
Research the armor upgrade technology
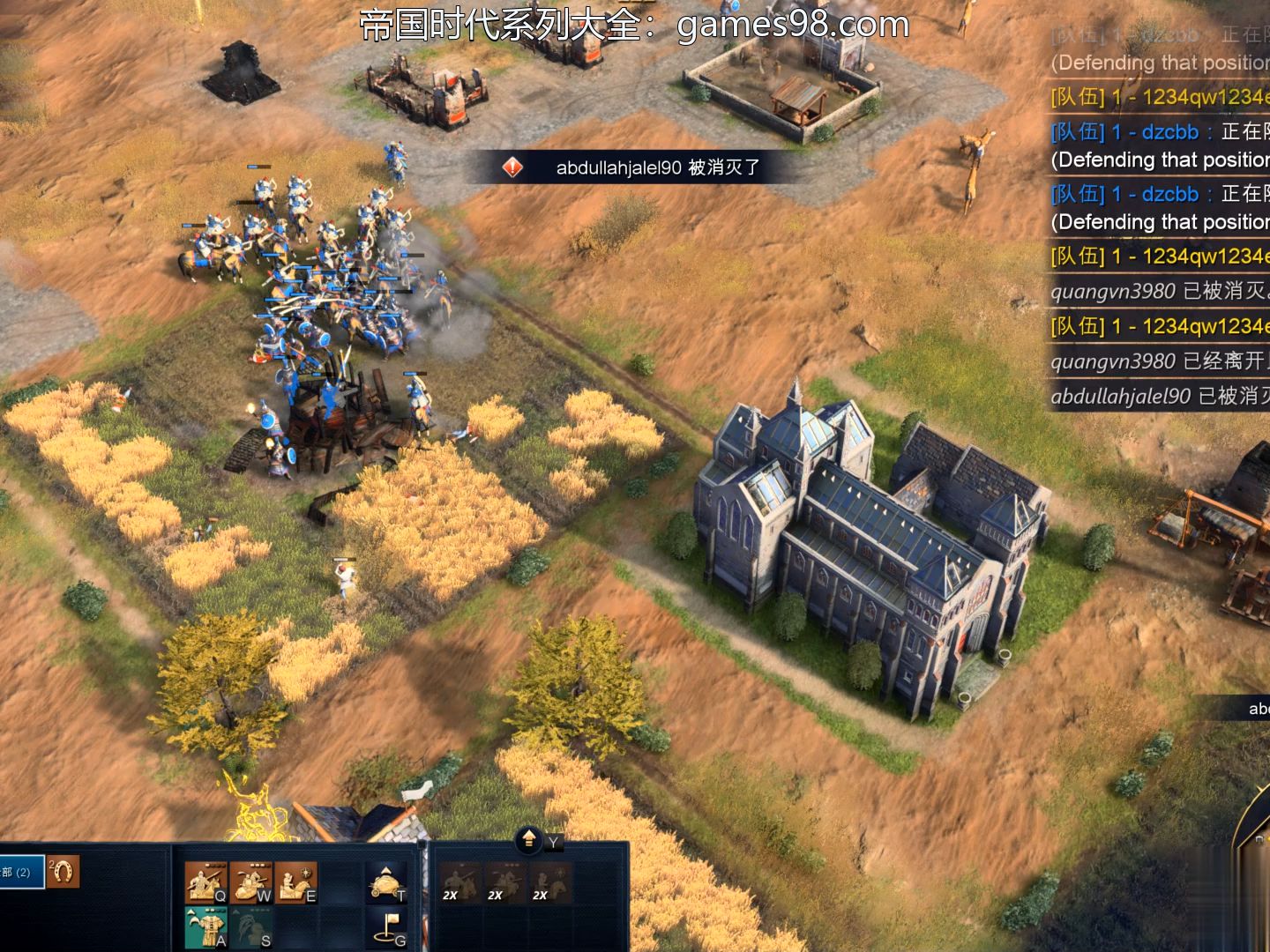pos(205,926)
